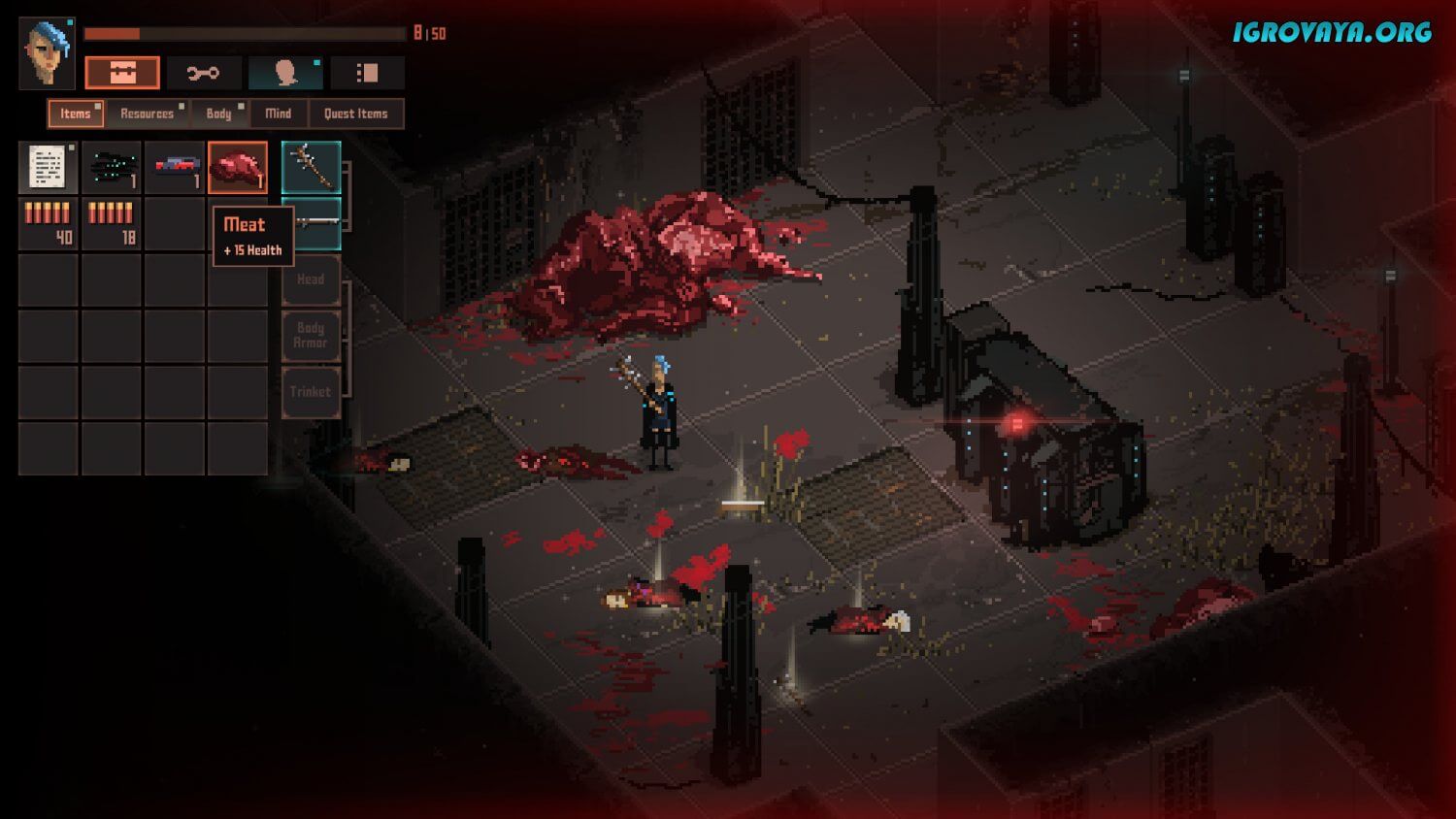Switch to the Mind category
Image resolution: width=1456 pixels, height=819 pixels.
[x=279, y=114]
